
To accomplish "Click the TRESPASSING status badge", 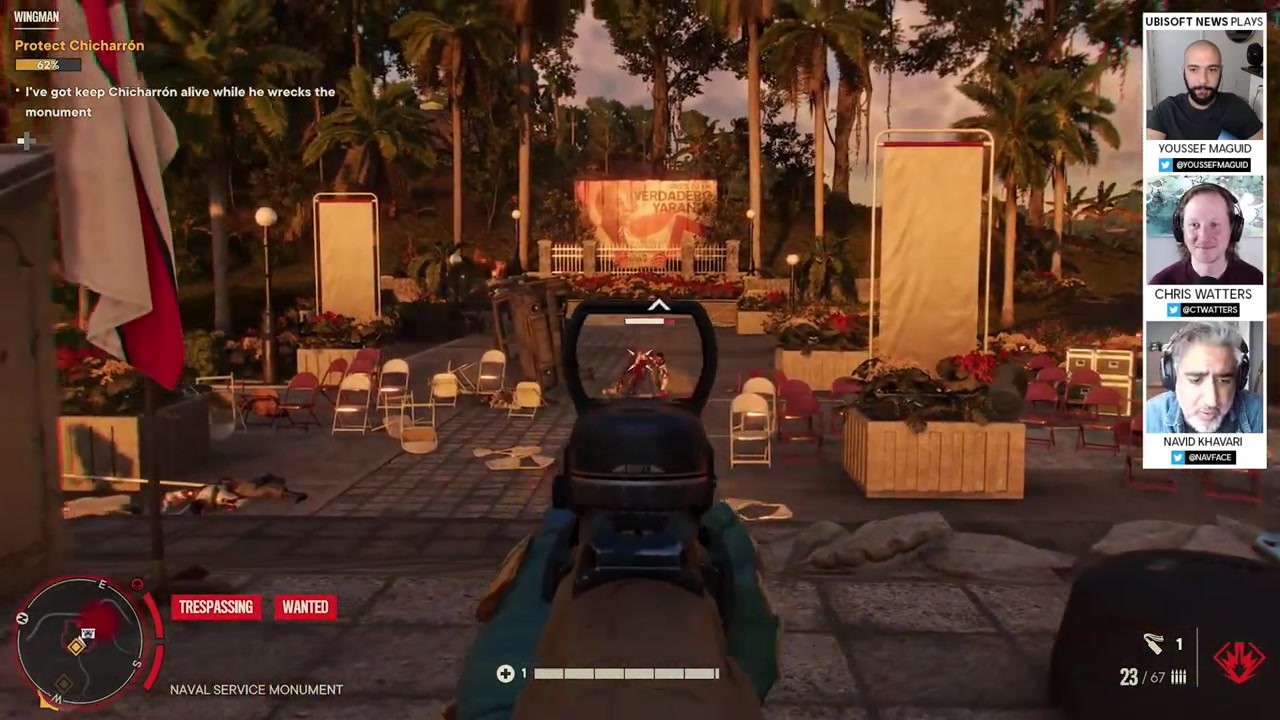I will tap(215, 607).
